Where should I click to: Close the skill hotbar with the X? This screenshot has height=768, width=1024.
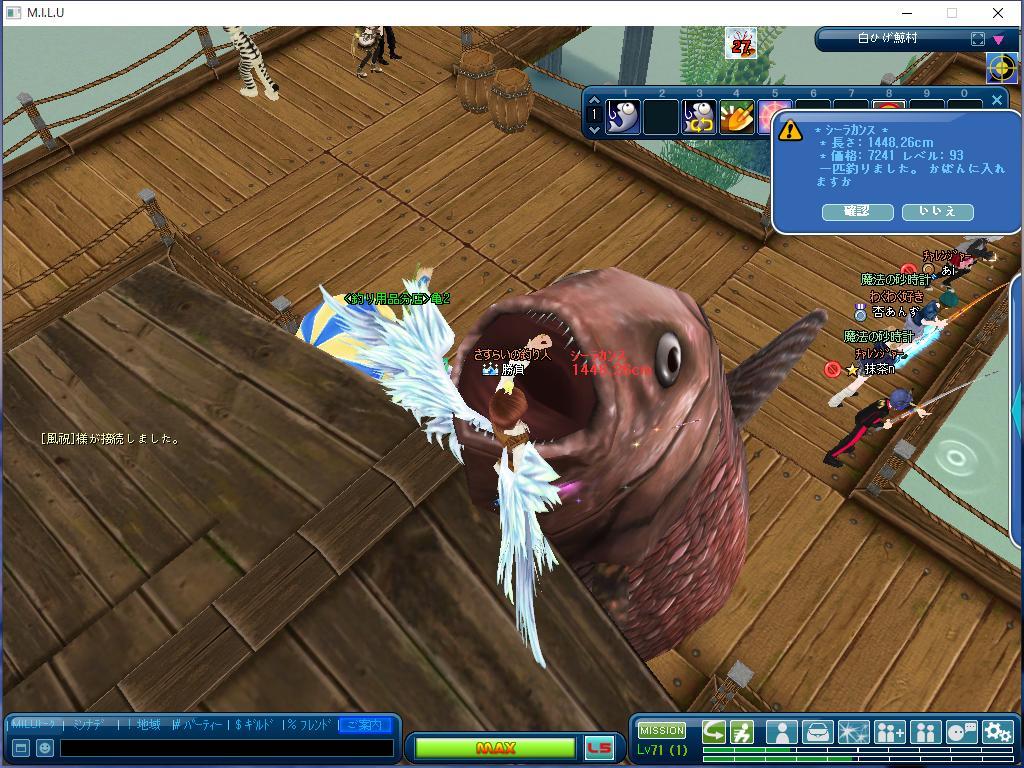point(996,99)
